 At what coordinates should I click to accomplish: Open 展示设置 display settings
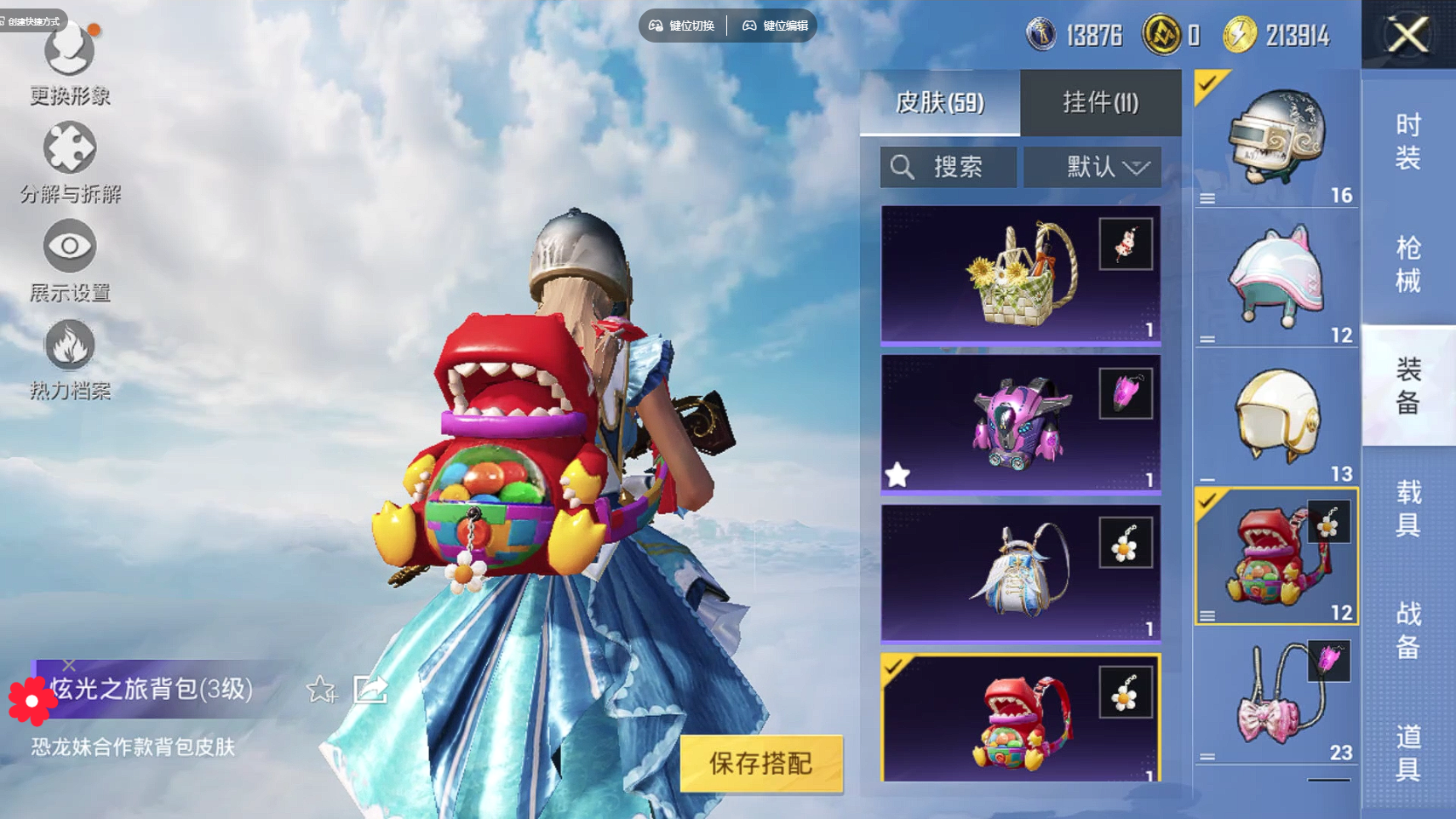70,260
